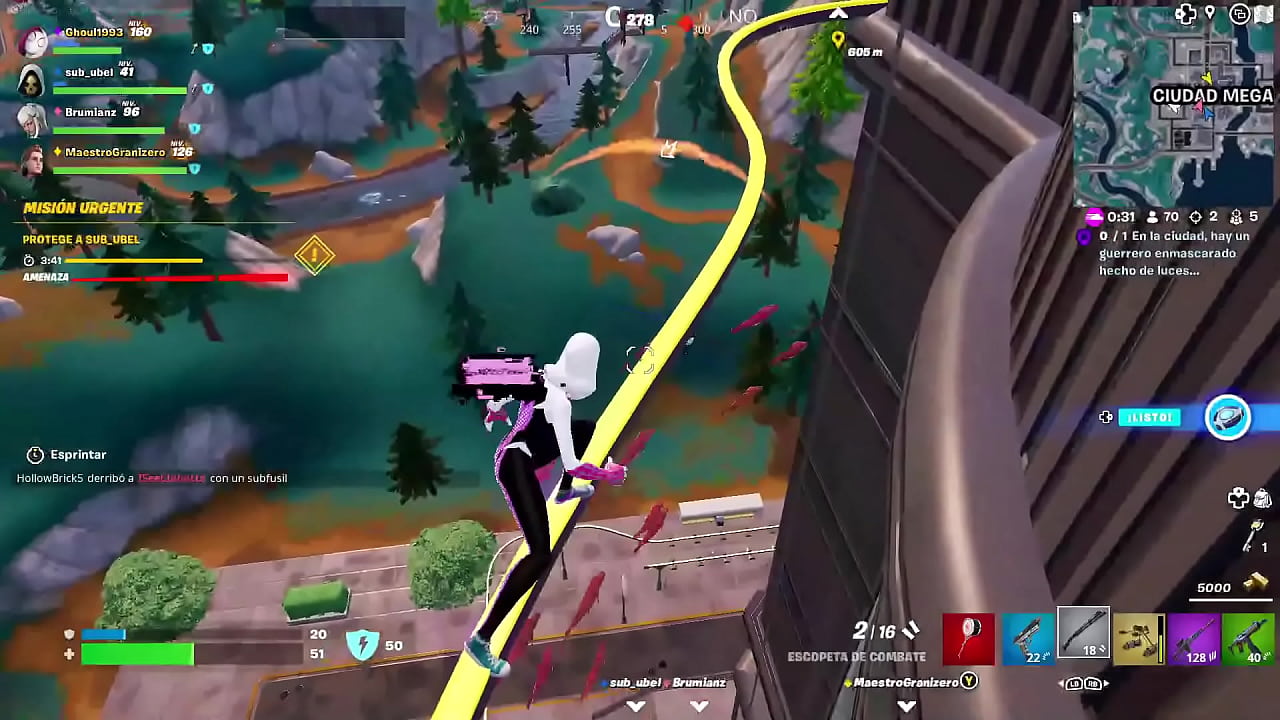Click the storm timer icon showing 0:31

tap(1095, 217)
